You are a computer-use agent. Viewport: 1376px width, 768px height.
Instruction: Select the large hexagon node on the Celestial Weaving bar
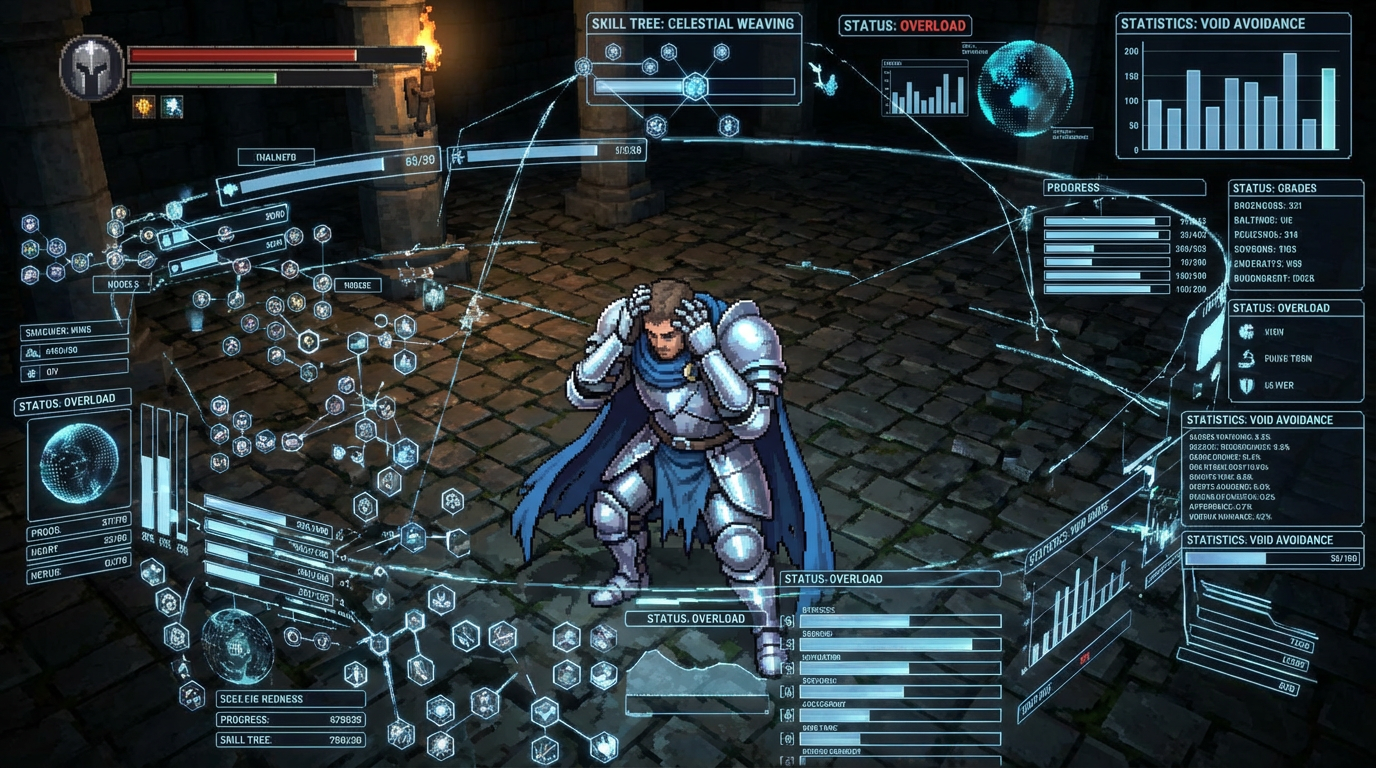[x=695, y=87]
